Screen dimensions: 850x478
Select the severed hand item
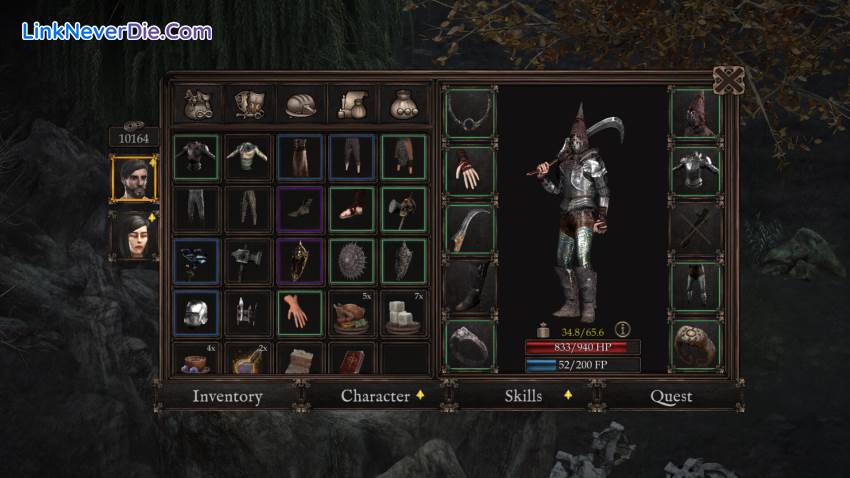point(300,313)
